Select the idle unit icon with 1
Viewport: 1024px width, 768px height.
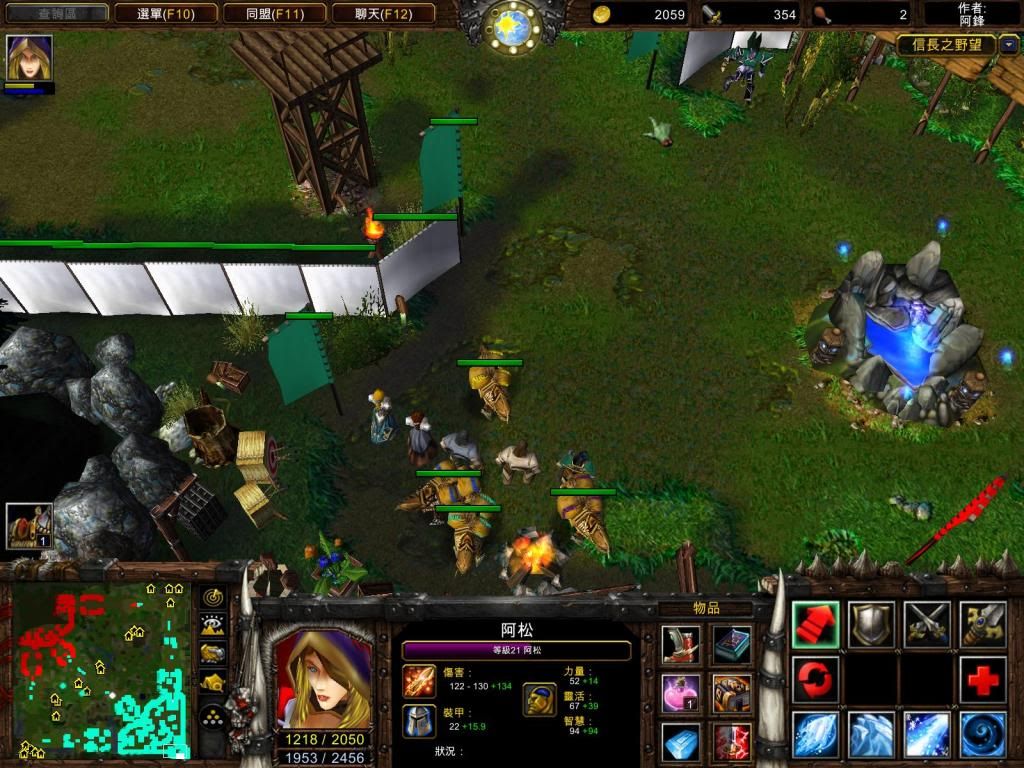pyautogui.click(x=29, y=526)
